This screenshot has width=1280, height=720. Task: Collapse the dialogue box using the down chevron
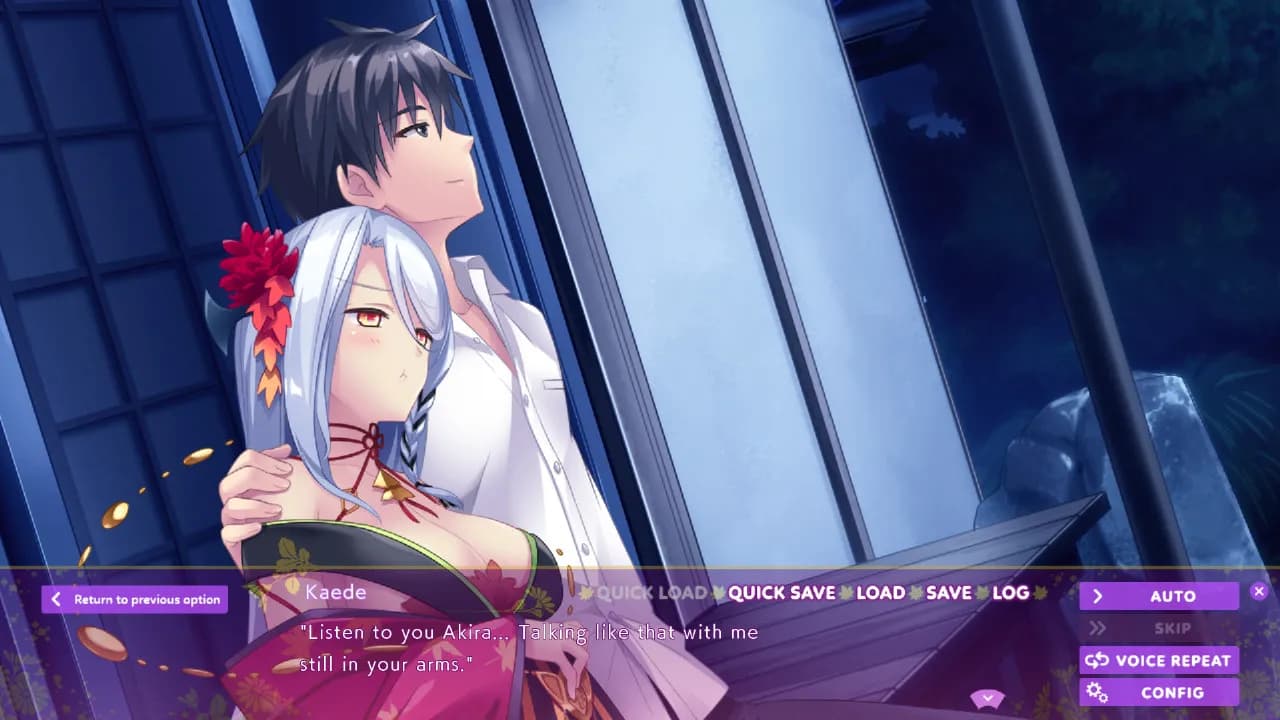(x=988, y=697)
